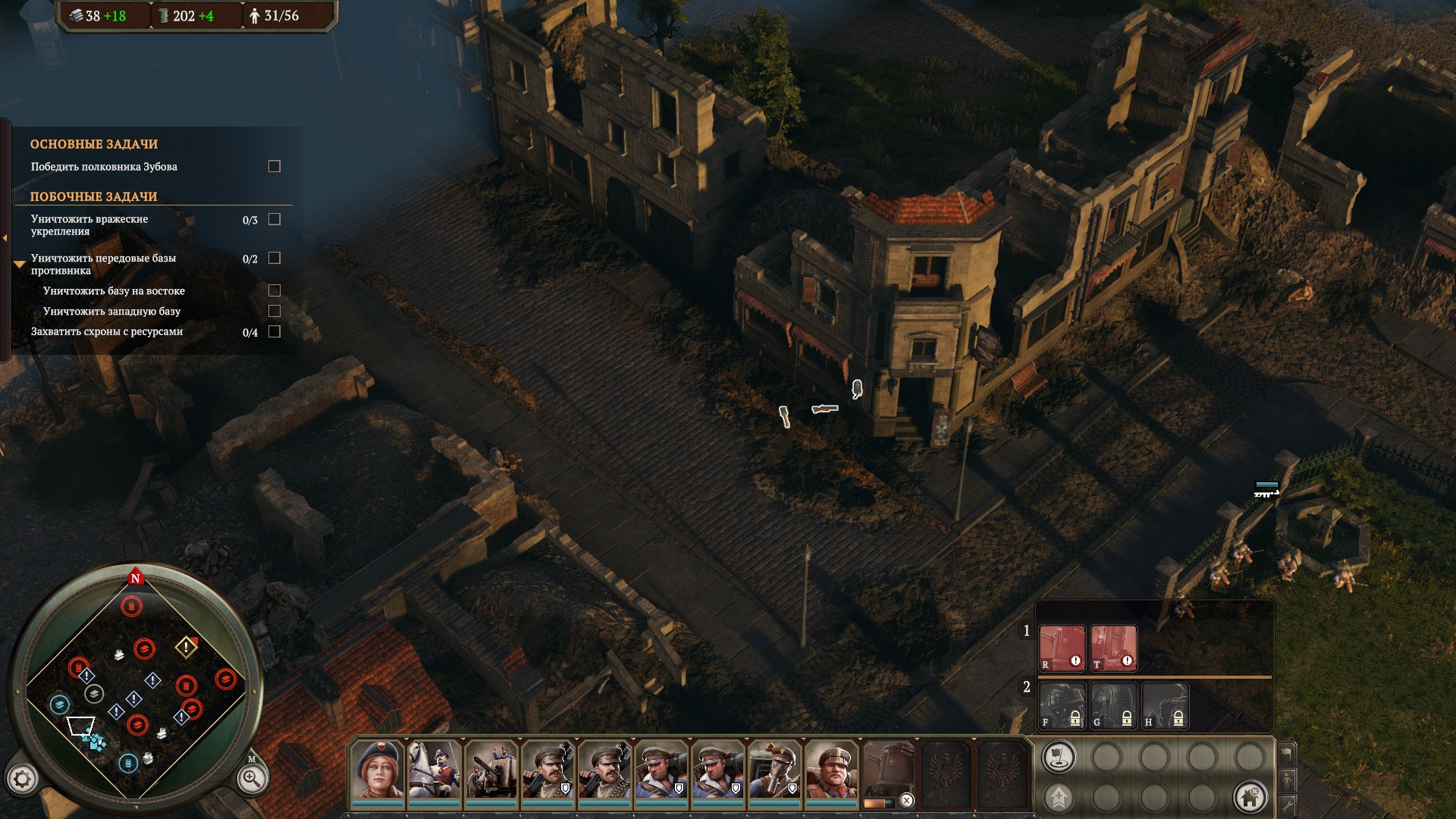
Task: Select the objective 'Захватить схроны с ресурсами'
Action: [107, 331]
